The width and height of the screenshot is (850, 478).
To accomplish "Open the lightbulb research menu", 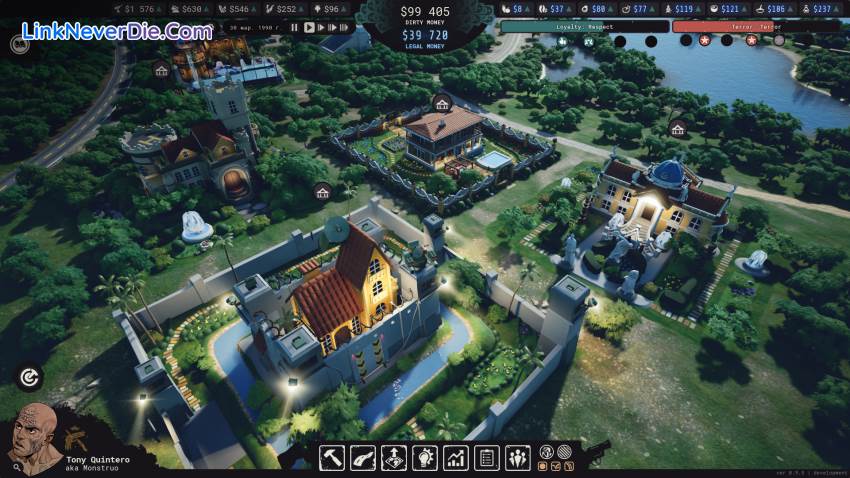I will click(425, 457).
